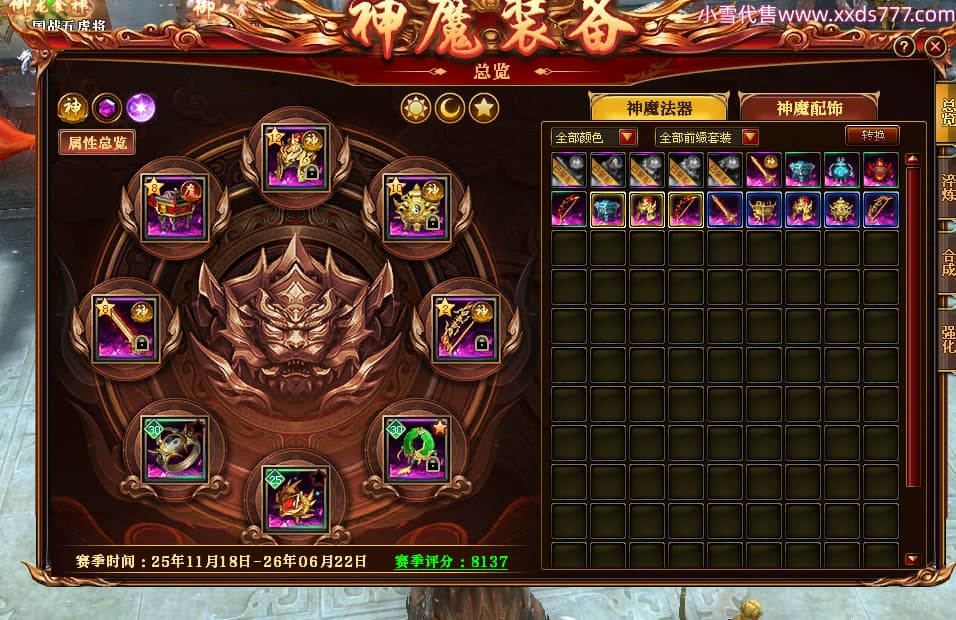Click the 转换 convert button
This screenshot has width=956, height=620.
(x=872, y=136)
